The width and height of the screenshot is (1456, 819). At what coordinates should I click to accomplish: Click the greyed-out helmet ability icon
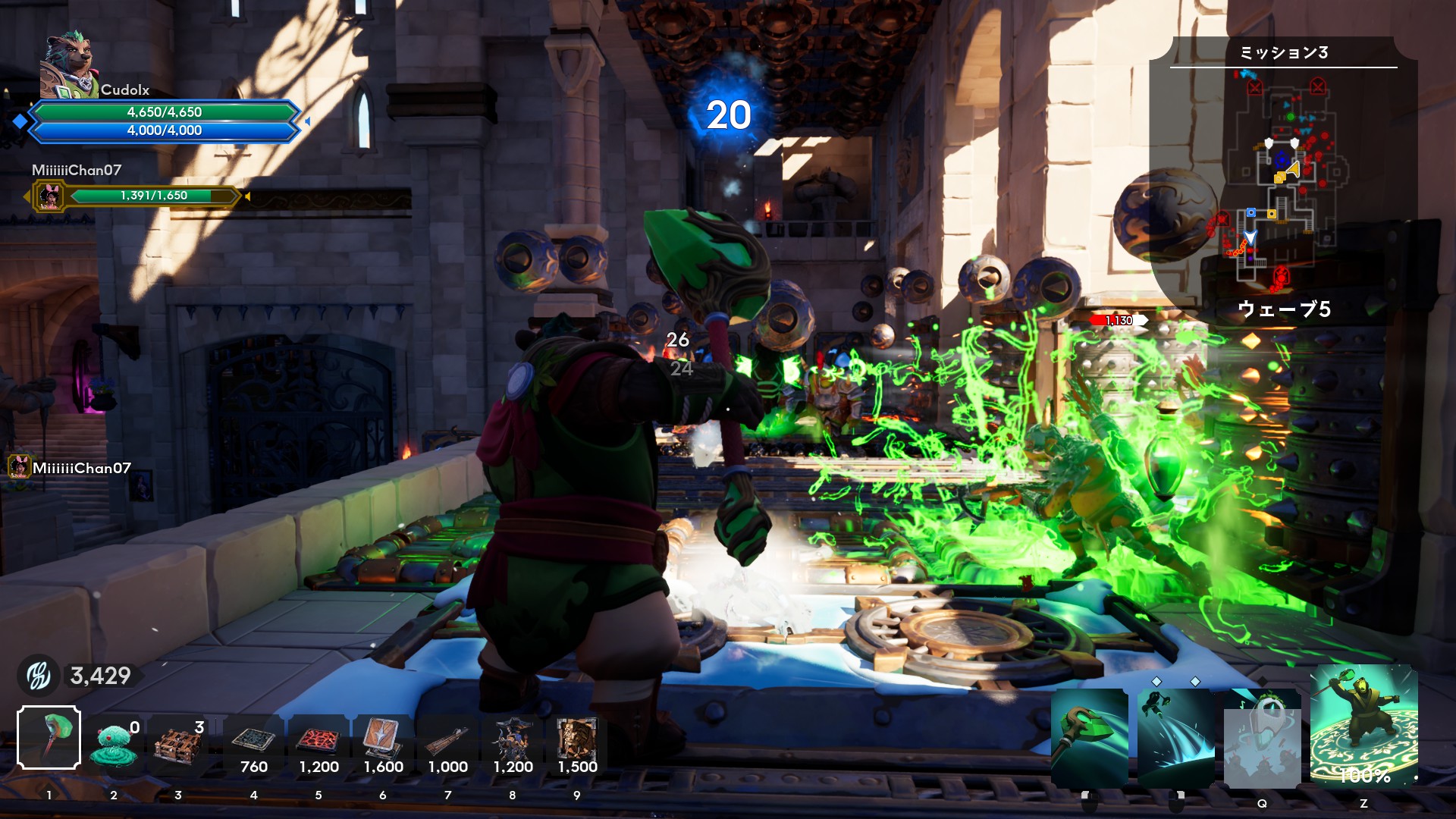[x=1263, y=739]
